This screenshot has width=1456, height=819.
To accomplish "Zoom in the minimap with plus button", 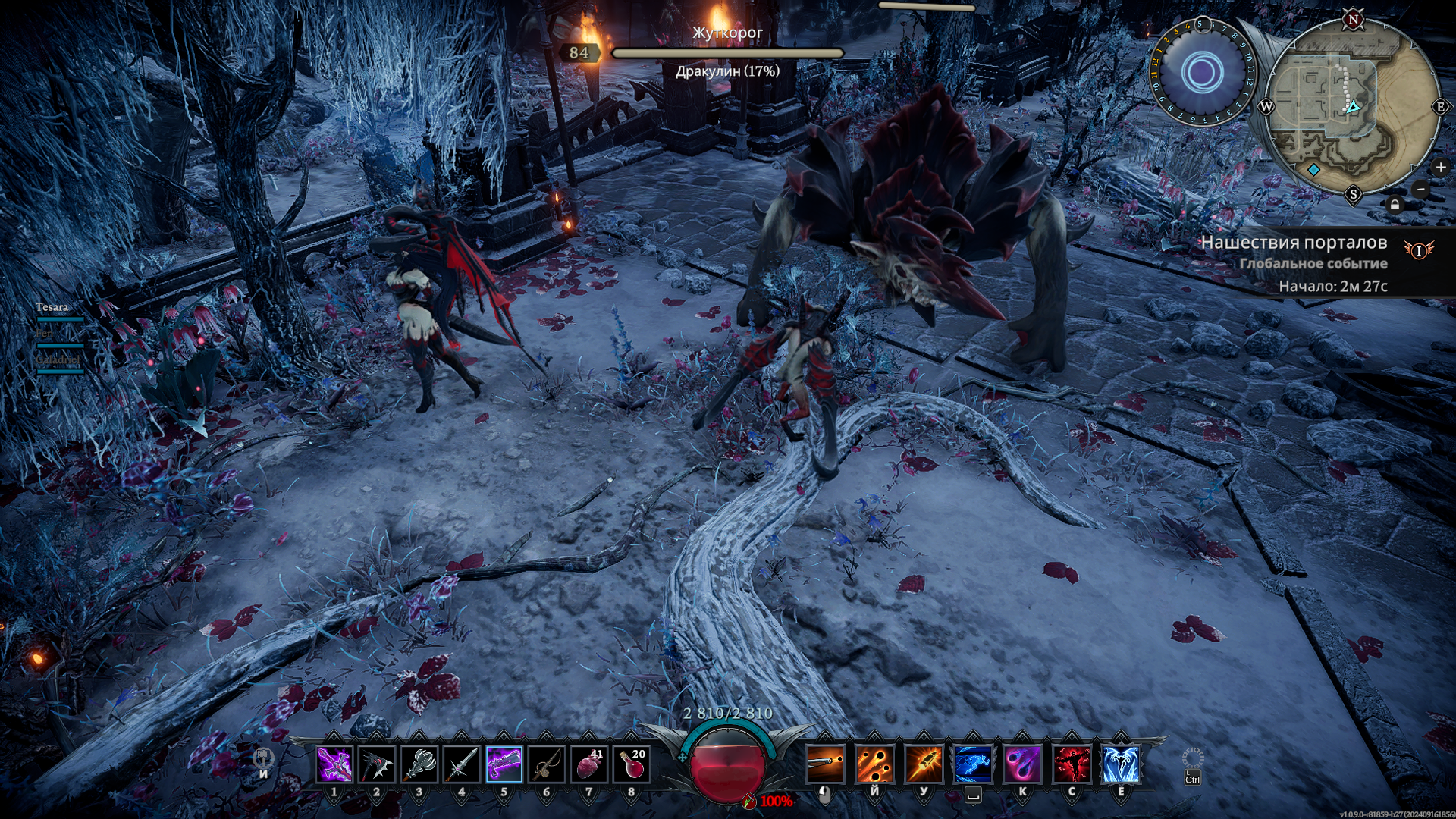I will tap(1440, 168).
